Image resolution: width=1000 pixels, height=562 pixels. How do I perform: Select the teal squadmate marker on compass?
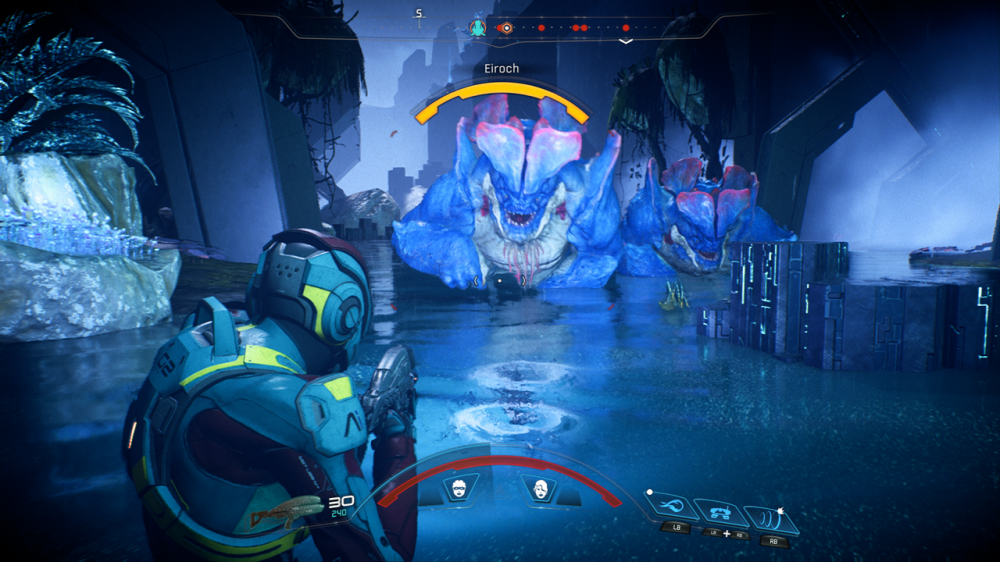point(478,28)
